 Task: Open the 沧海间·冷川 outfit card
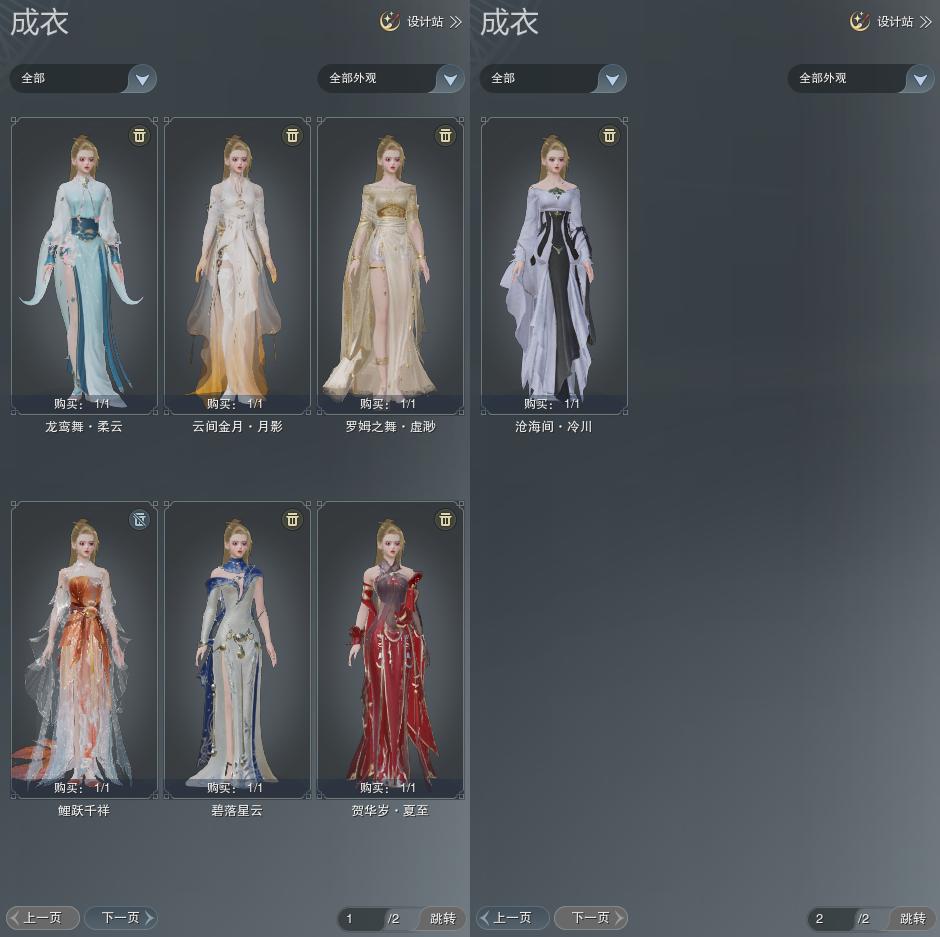(x=554, y=265)
